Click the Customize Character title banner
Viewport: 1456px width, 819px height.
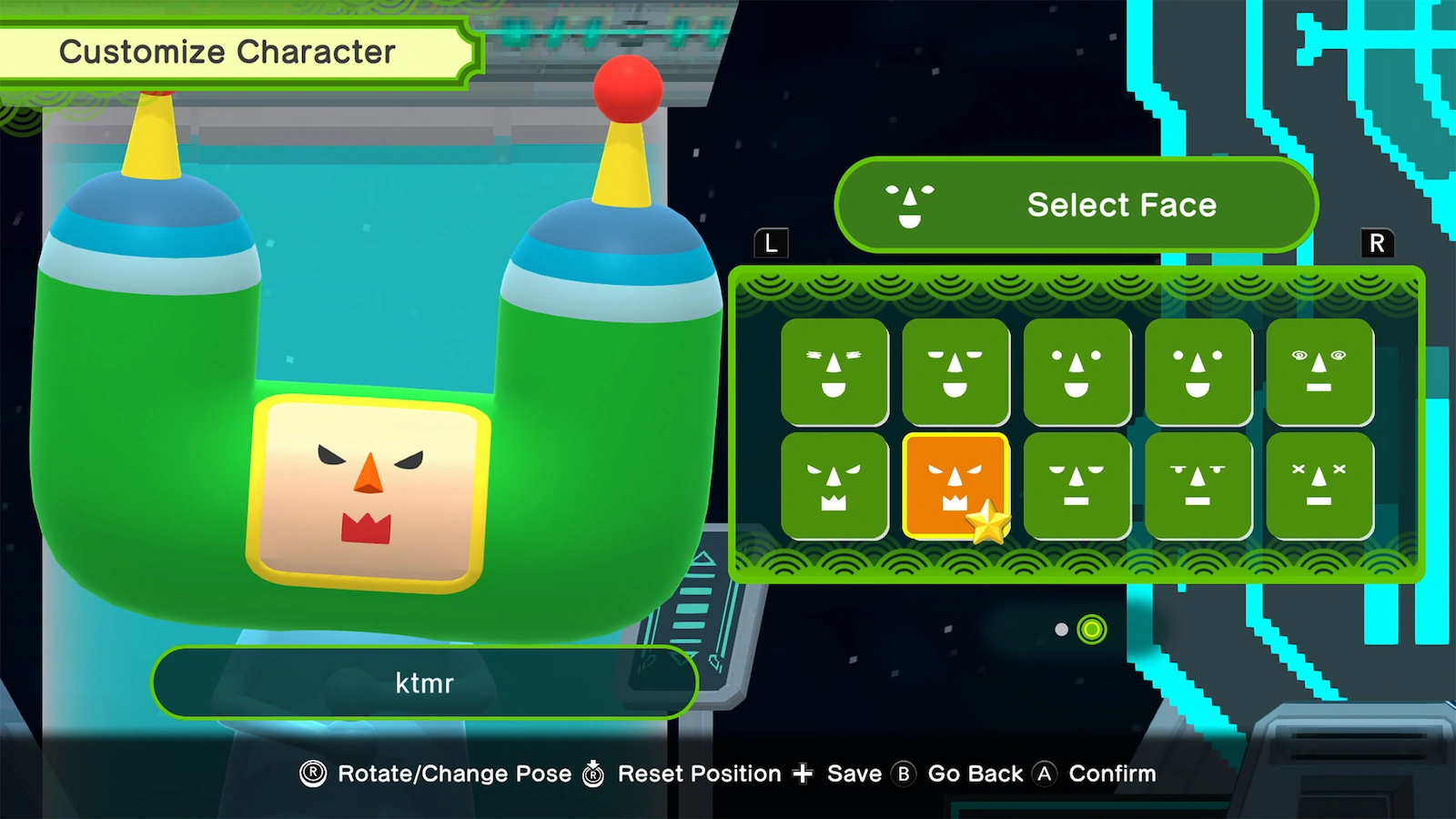[x=227, y=52]
